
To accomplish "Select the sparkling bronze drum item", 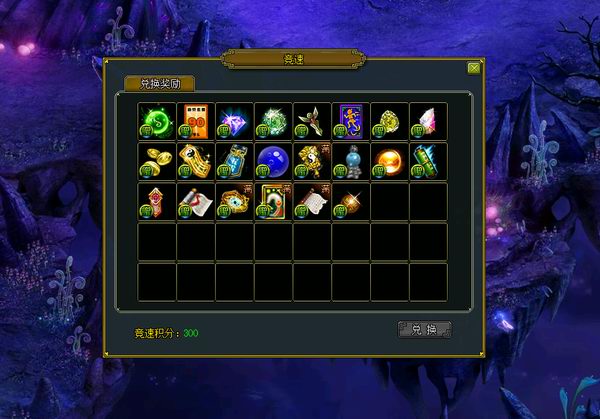I will coord(350,200).
